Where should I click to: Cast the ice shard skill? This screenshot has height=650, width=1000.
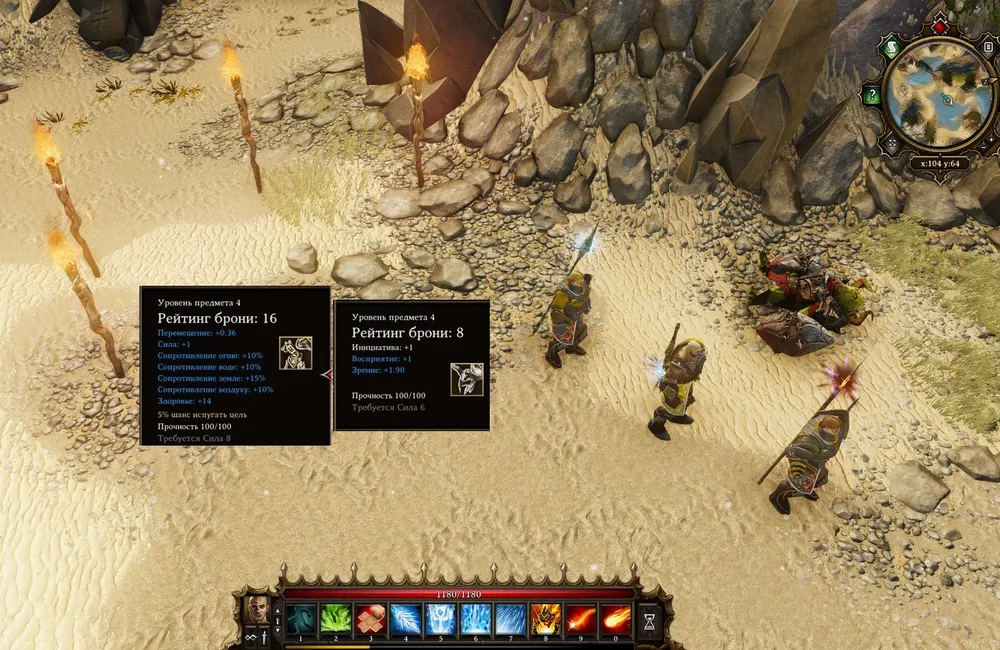[x=405, y=619]
